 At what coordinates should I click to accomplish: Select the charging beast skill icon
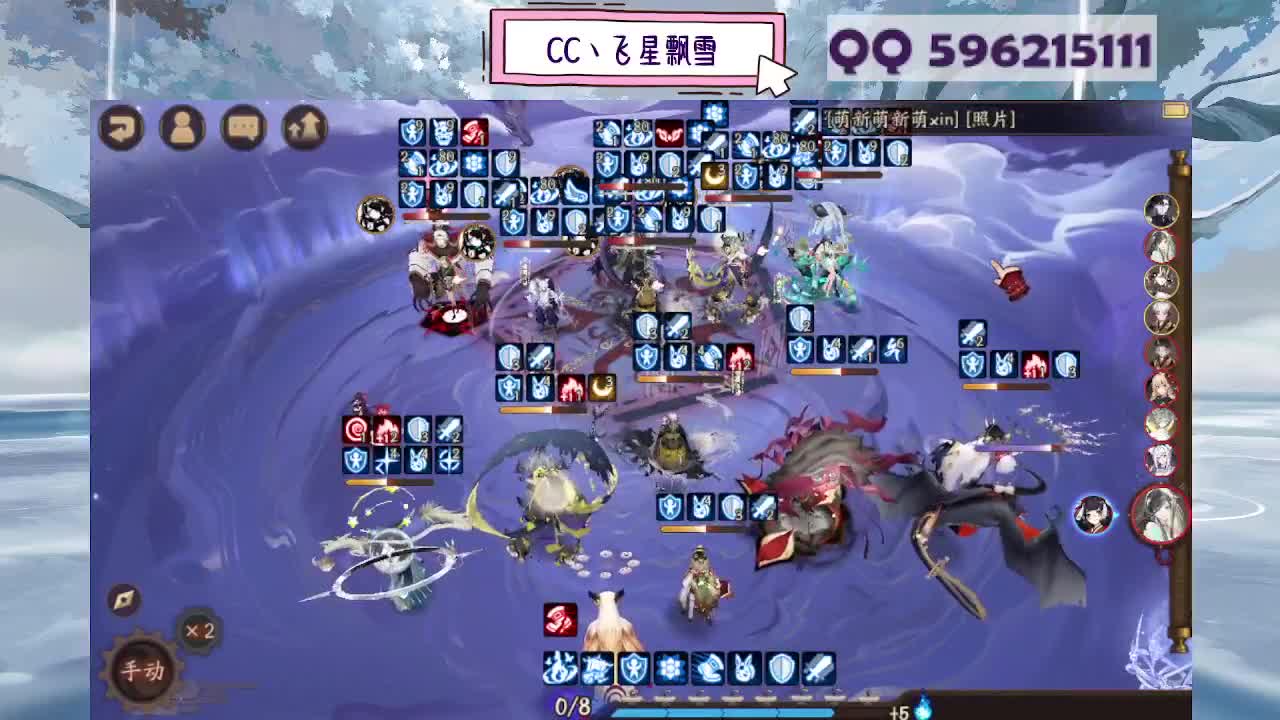[x=596, y=667]
